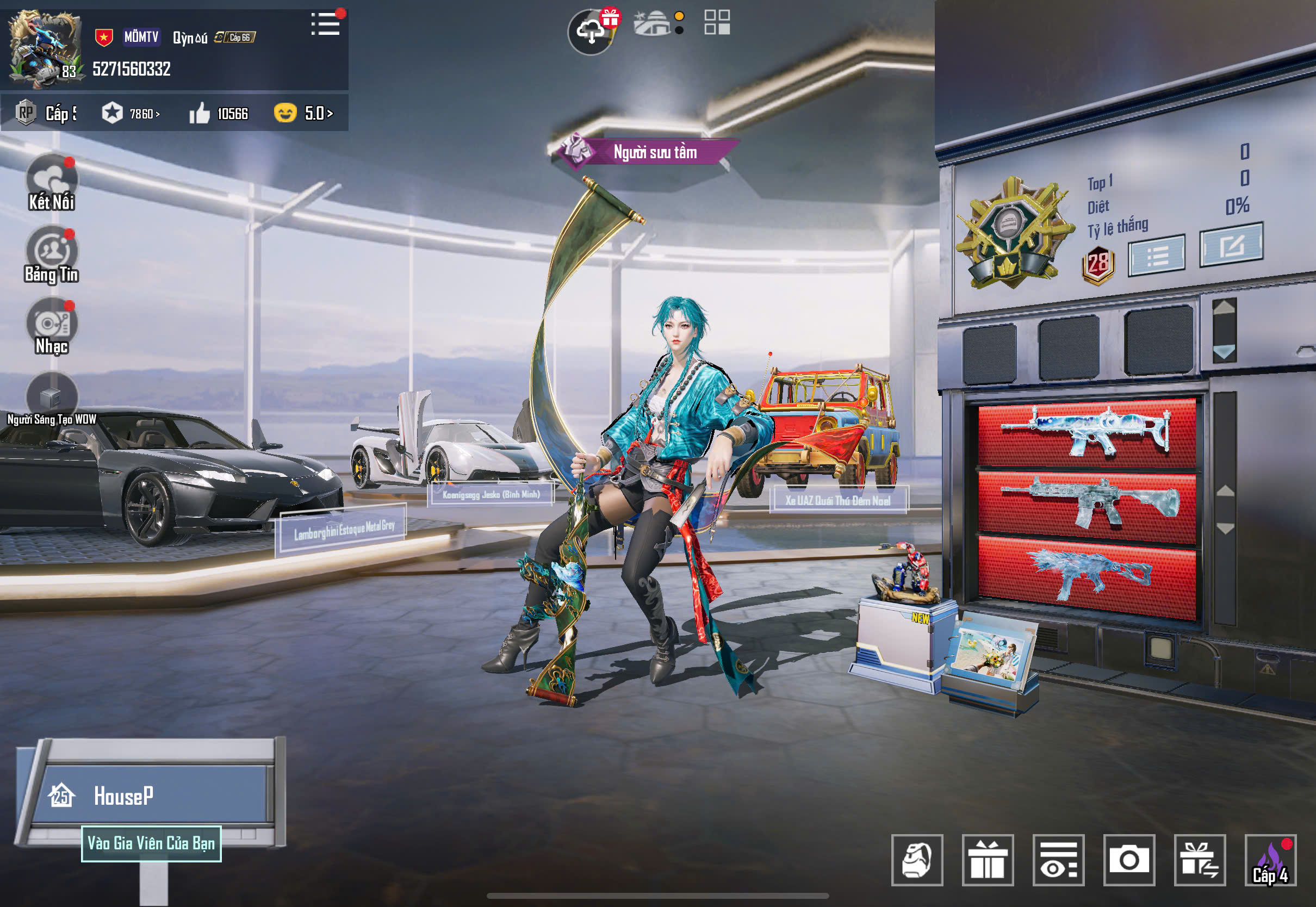Click Vào Gia Viên Của Bạn
This screenshot has width=1316, height=907.
tap(151, 843)
